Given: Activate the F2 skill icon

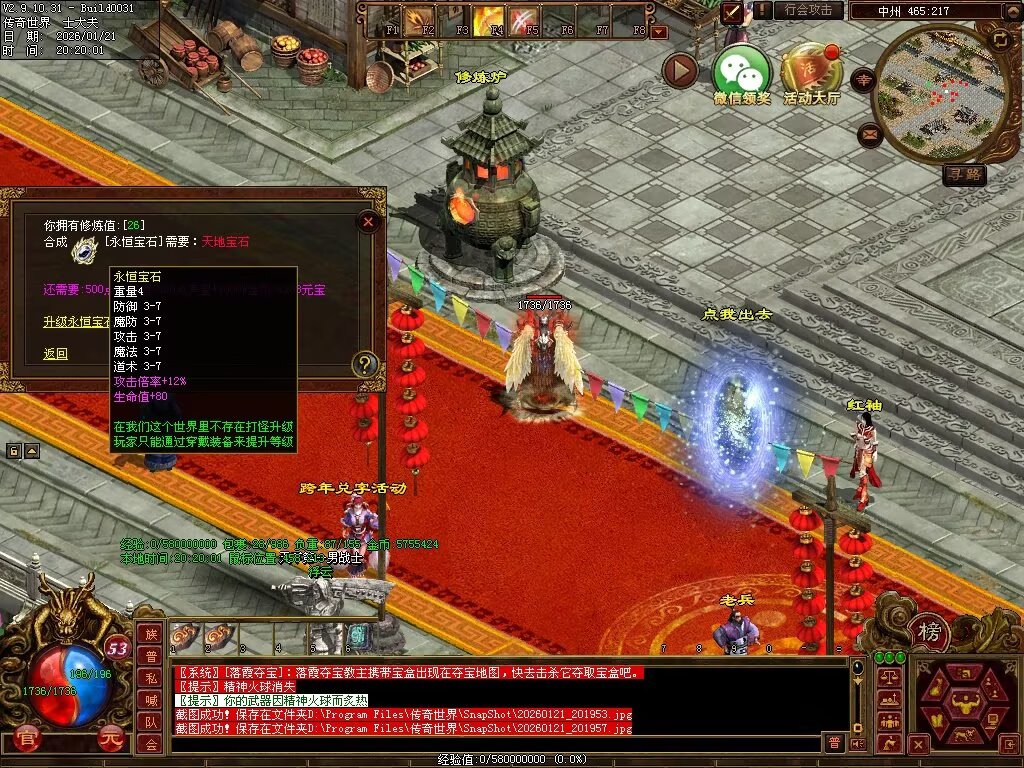Looking at the screenshot, I should (419, 20).
